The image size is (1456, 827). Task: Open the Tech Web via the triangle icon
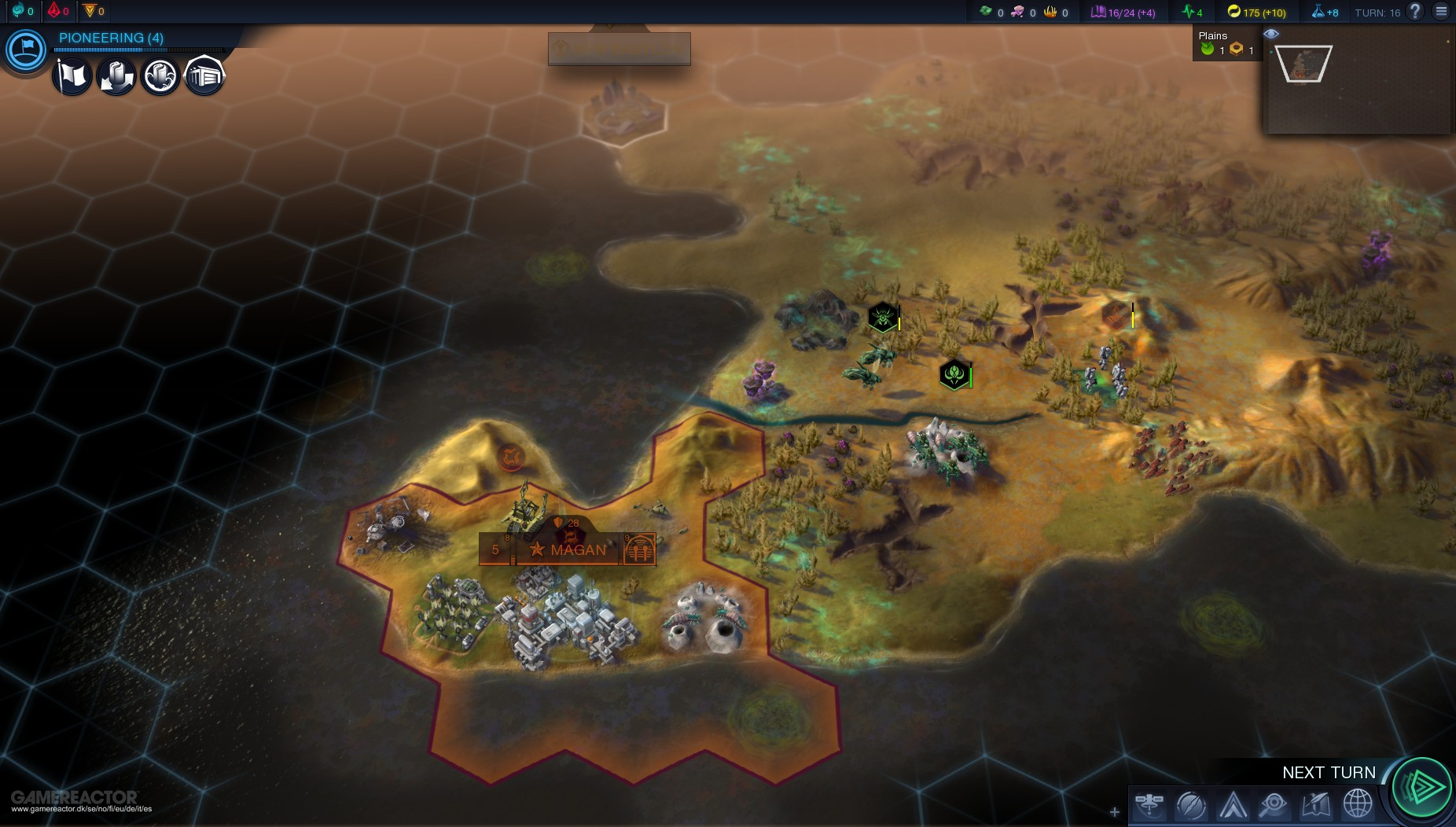1234,804
